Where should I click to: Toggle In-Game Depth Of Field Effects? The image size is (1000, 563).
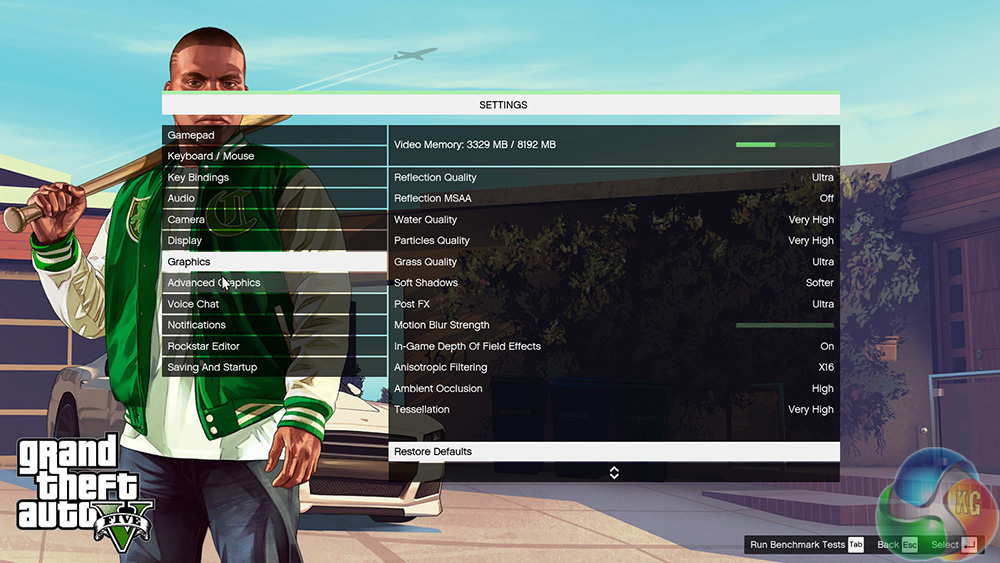point(613,346)
